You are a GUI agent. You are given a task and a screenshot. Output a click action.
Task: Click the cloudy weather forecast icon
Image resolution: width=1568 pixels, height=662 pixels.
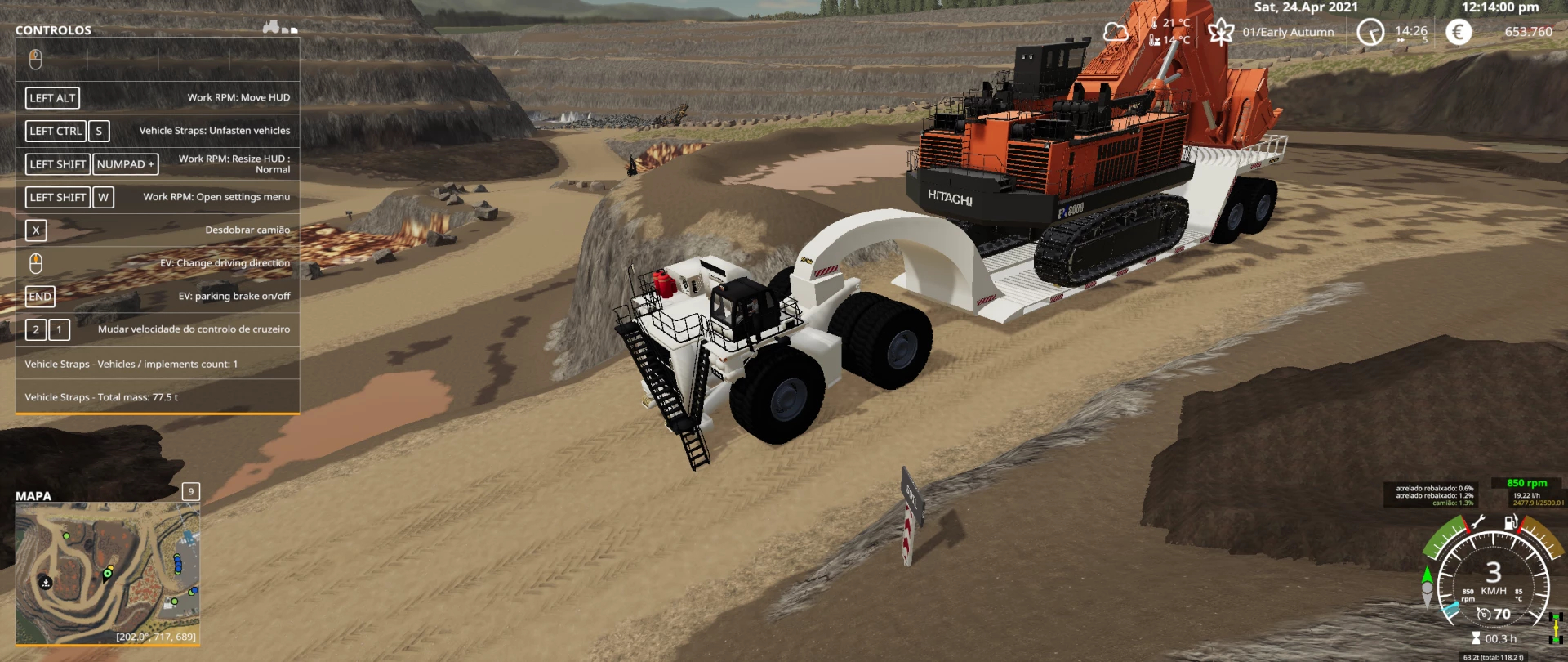1116,32
